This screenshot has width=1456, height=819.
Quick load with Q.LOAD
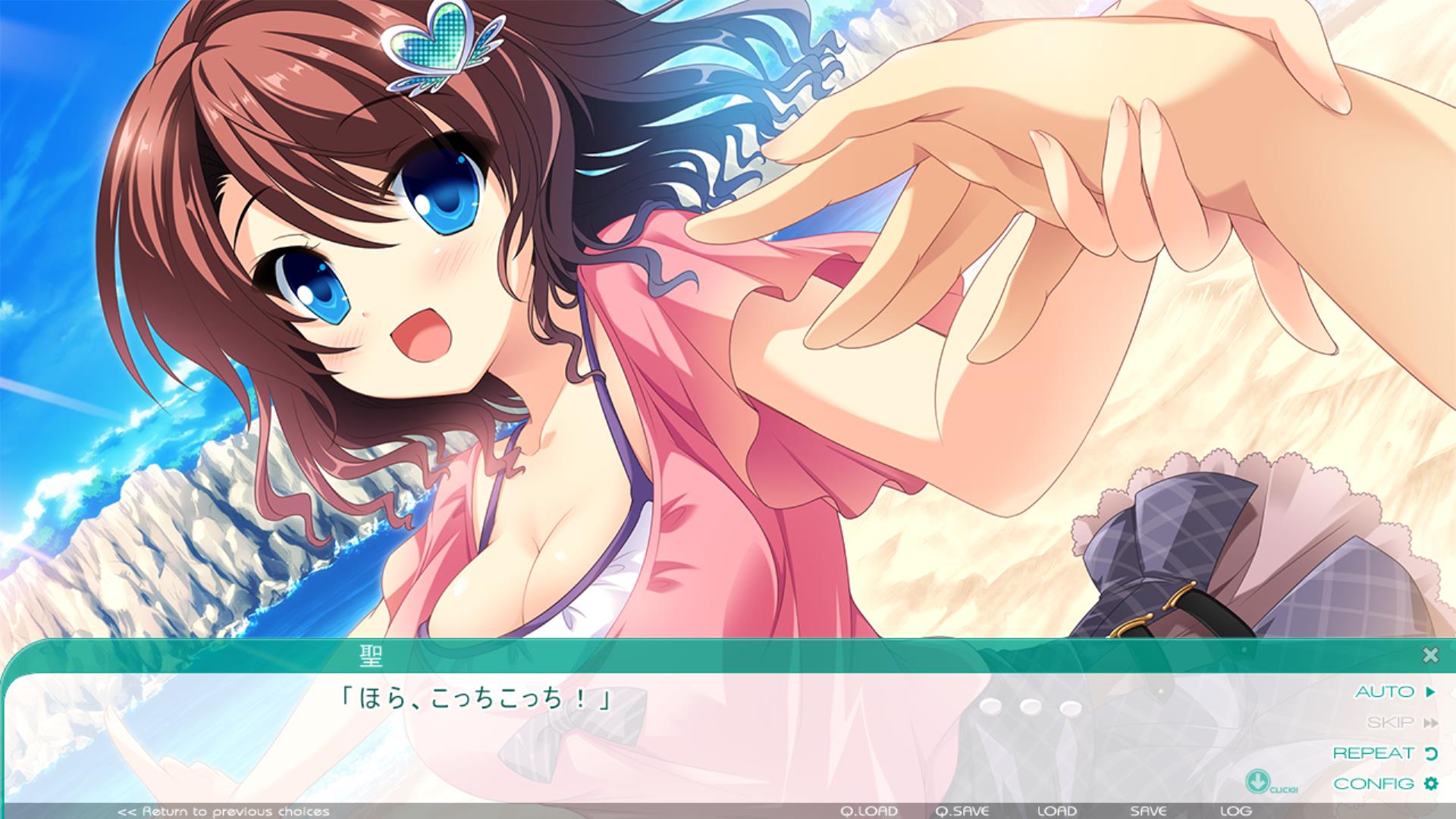click(x=869, y=811)
